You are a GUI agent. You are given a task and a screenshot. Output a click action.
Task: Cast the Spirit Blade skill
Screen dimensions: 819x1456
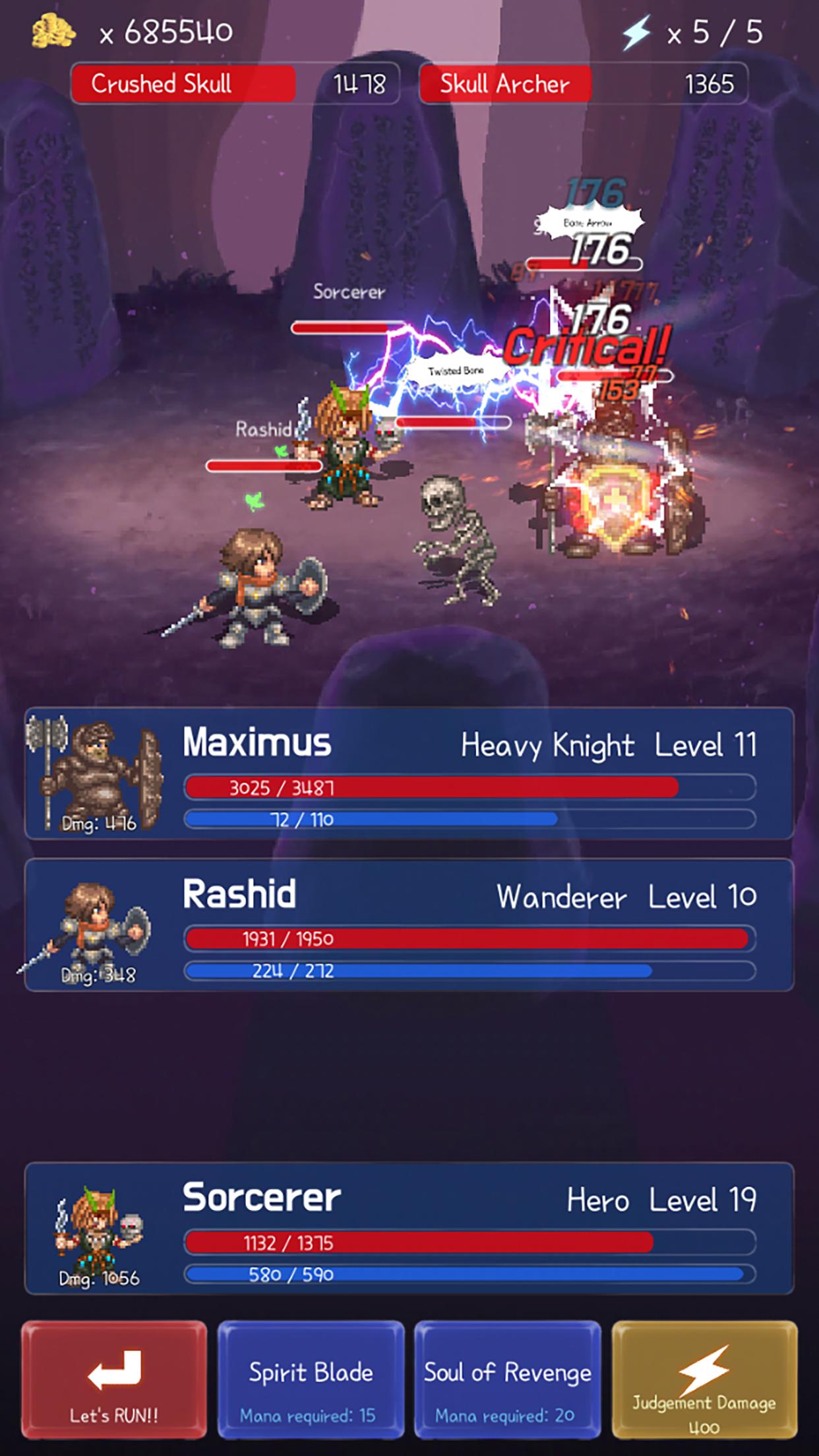(x=311, y=1380)
